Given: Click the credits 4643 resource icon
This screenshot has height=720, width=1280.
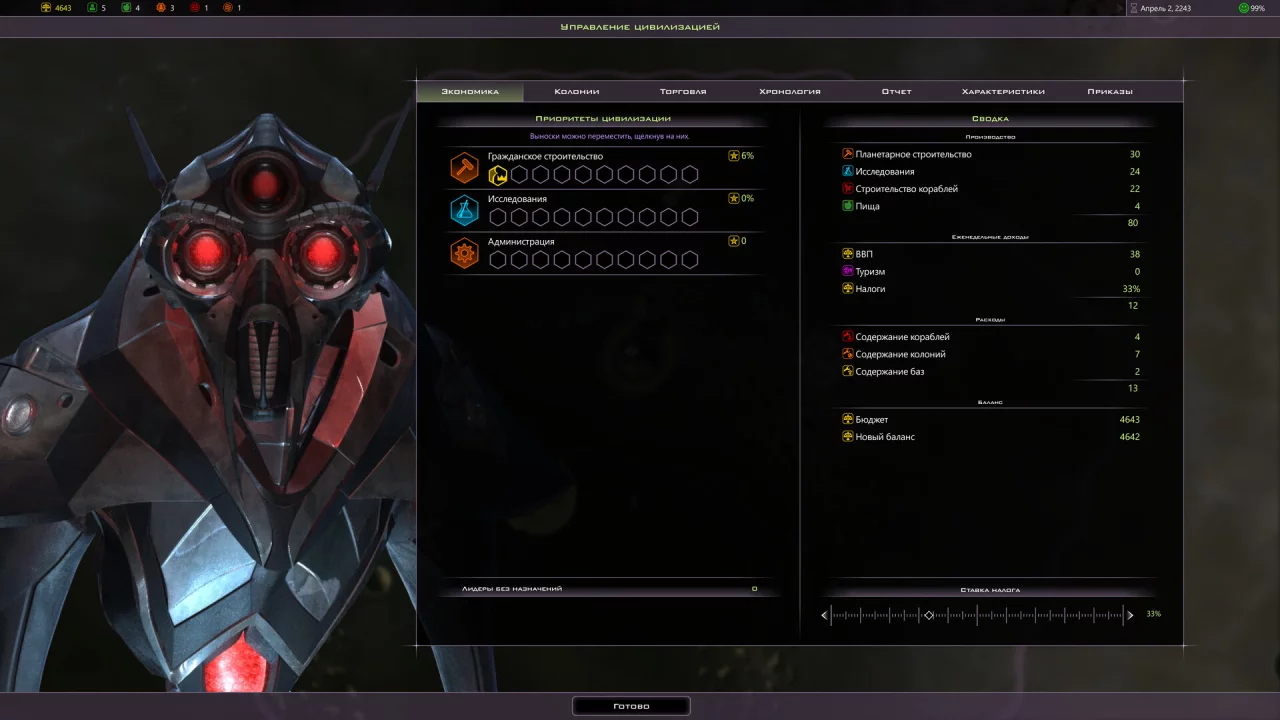Looking at the screenshot, I should [x=46, y=8].
